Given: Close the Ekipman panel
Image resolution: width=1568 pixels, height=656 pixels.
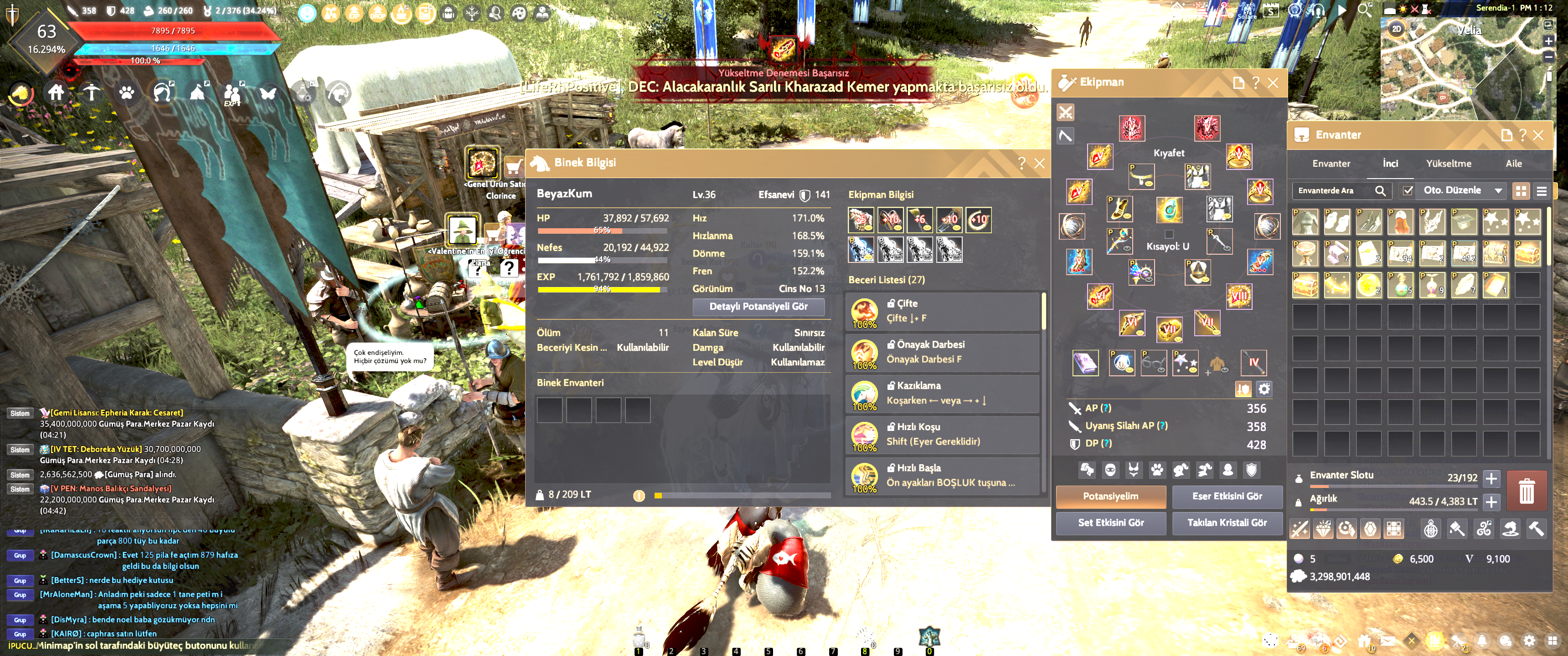Looking at the screenshot, I should click(1273, 83).
